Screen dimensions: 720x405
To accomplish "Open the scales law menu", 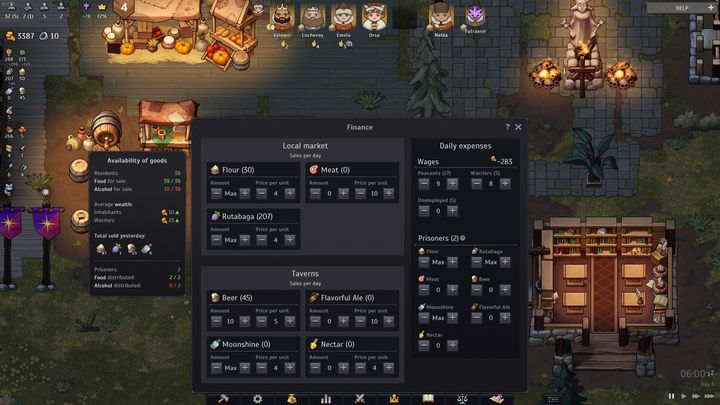I will point(463,398).
